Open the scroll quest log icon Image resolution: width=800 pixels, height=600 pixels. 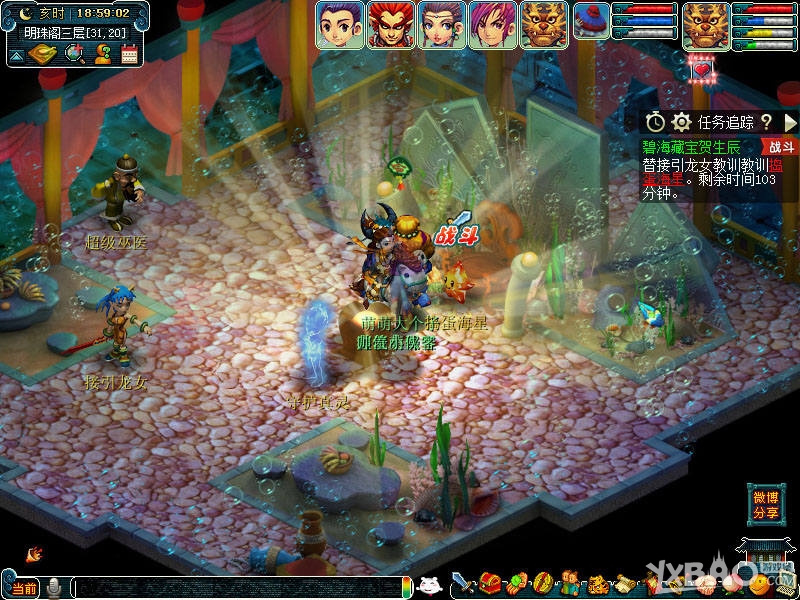[627, 583]
